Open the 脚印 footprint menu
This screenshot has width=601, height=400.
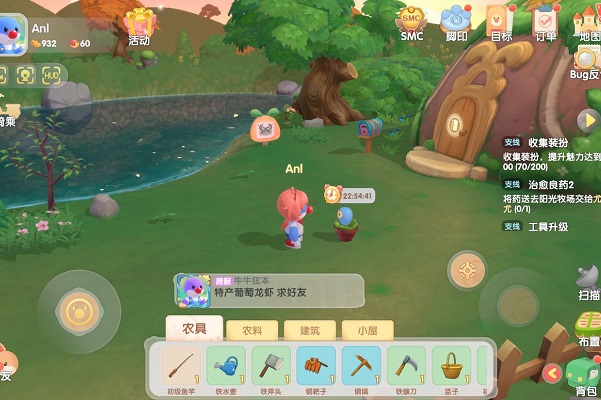[x=457, y=22]
